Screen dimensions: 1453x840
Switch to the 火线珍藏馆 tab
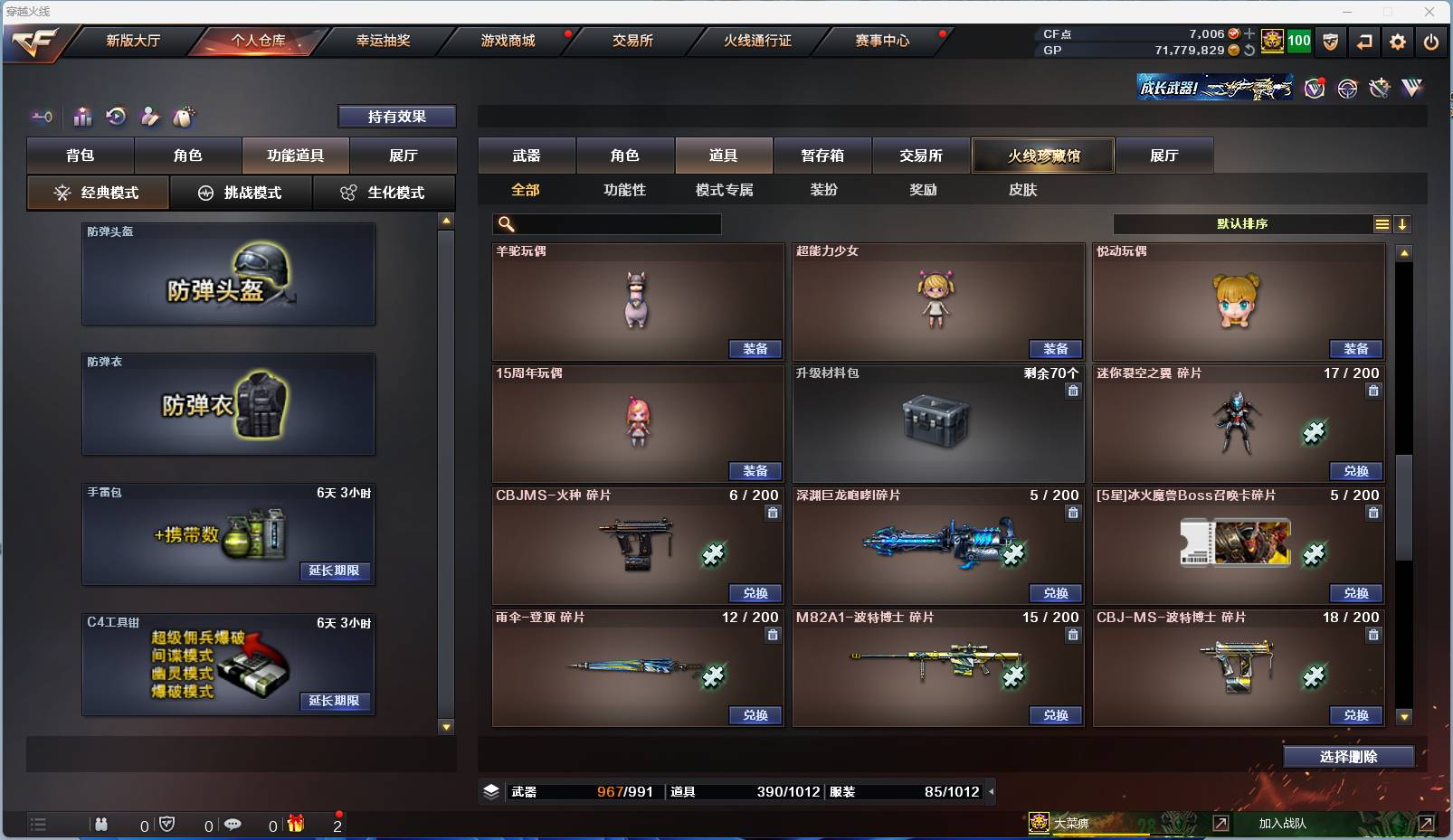(x=1042, y=156)
